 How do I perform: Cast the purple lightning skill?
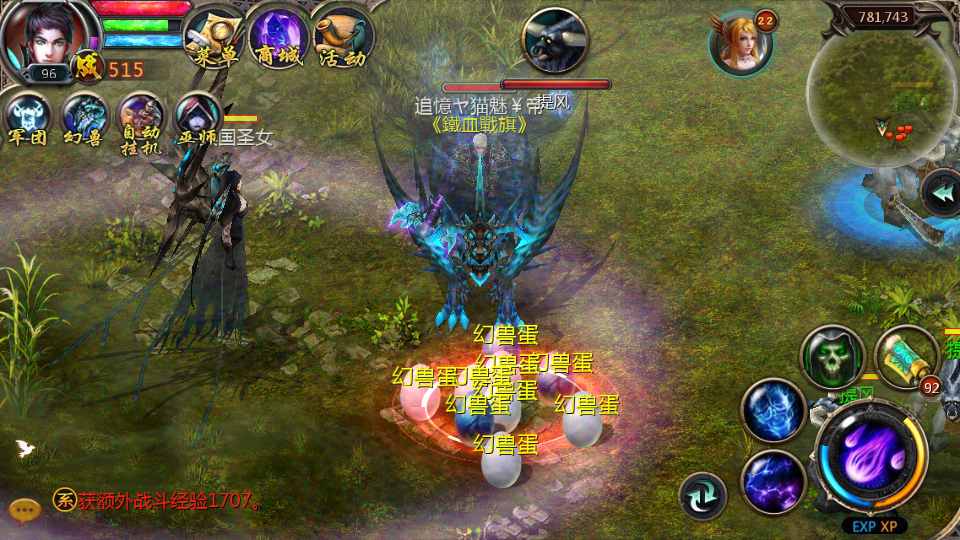tap(773, 481)
